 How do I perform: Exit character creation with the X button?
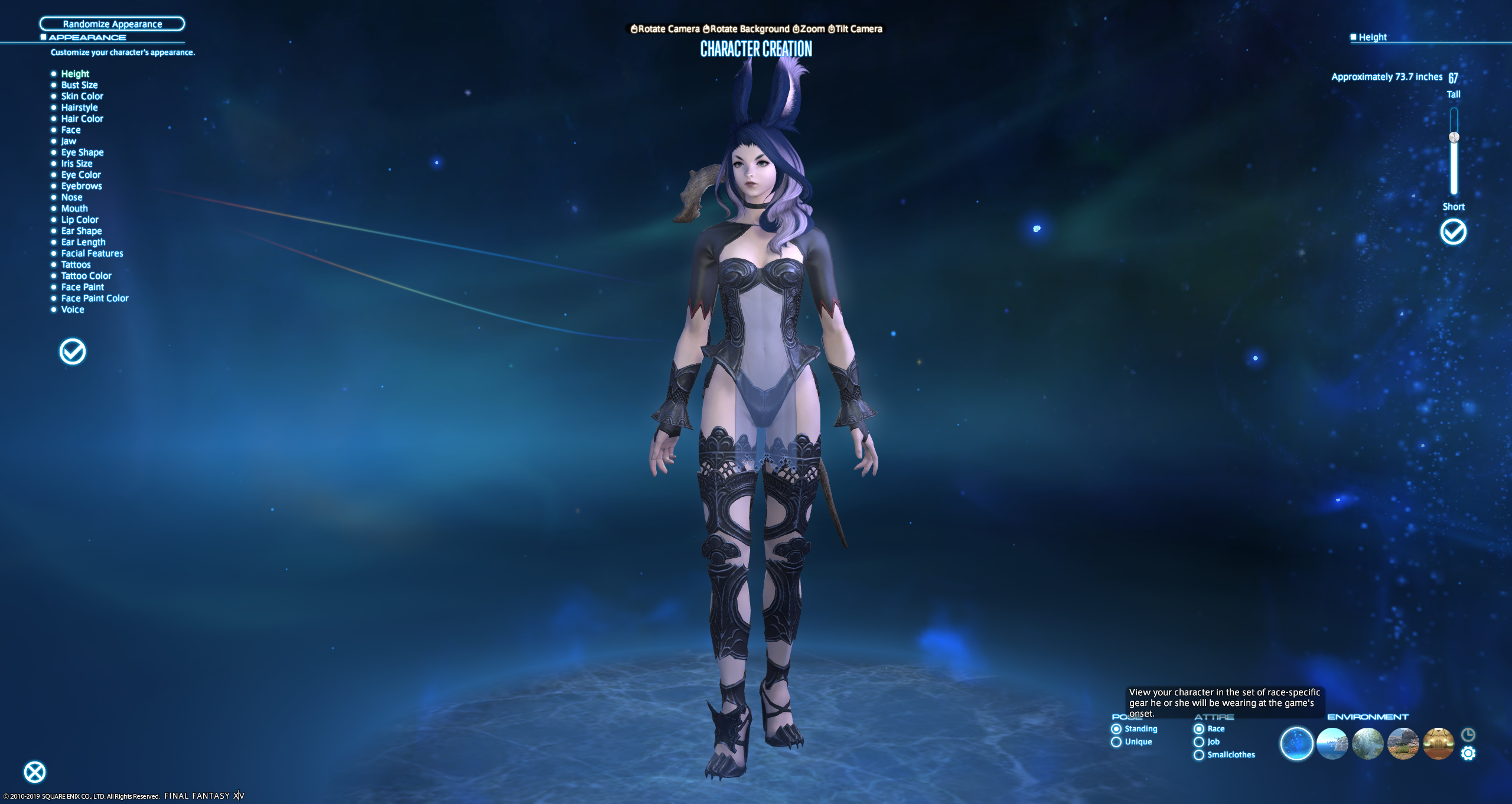click(x=35, y=772)
